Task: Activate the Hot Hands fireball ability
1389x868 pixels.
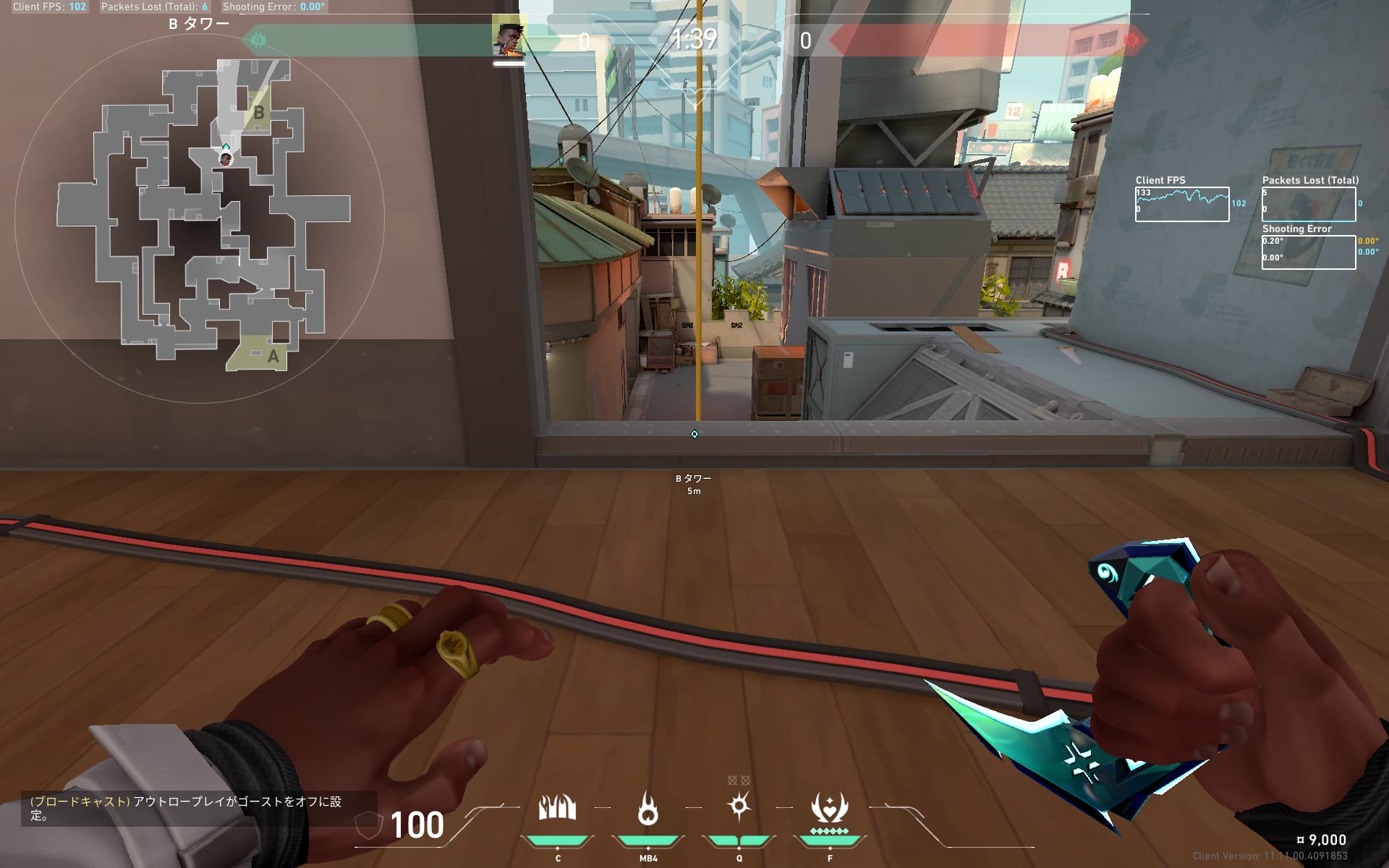Action: 647,808
